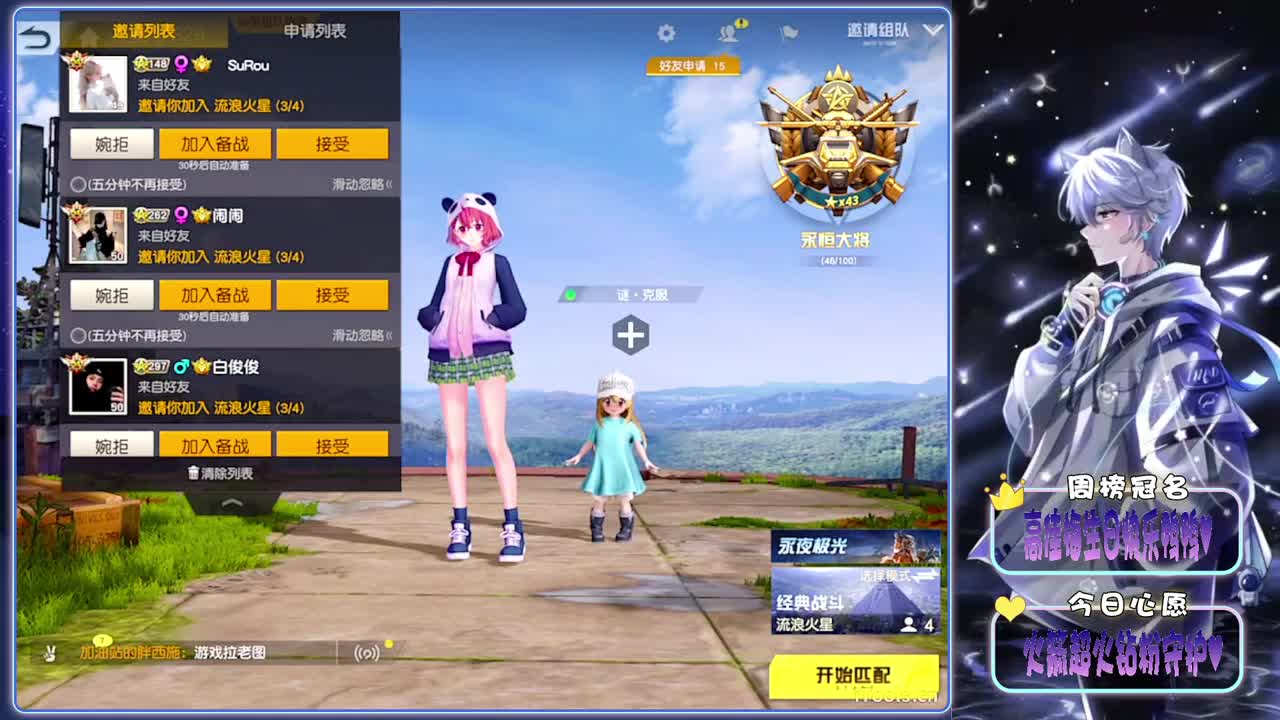Click the flag mail icon in the top bar
The height and width of the screenshot is (720, 1280).
pyautogui.click(x=787, y=32)
